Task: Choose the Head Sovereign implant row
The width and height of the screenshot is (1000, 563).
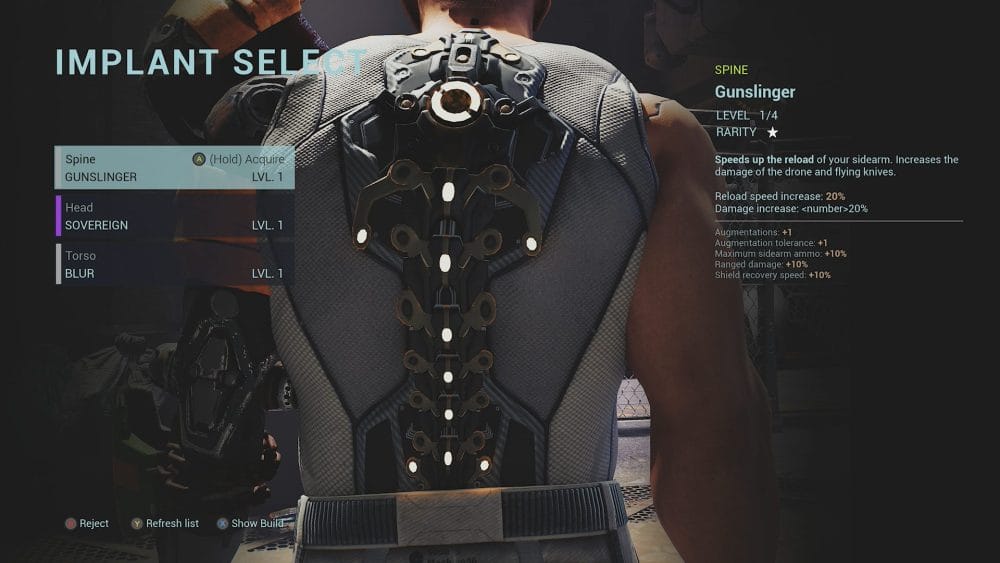Action: 175,216
